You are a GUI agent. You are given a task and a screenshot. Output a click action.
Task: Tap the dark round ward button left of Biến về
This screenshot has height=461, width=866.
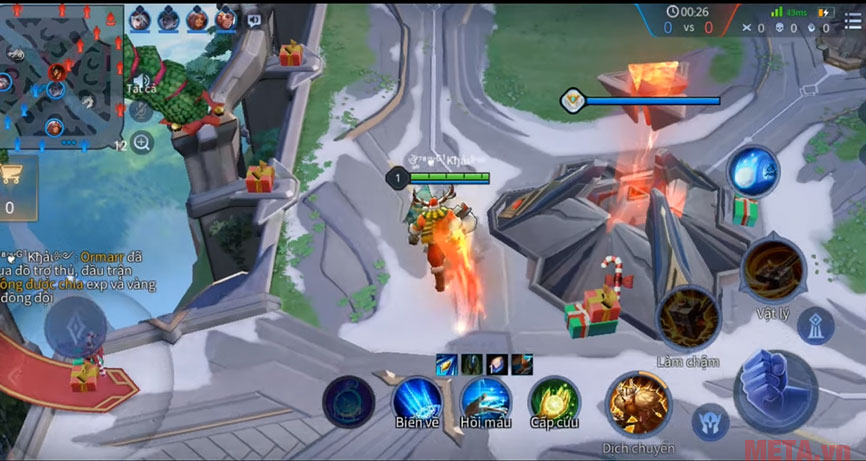[x=349, y=402]
